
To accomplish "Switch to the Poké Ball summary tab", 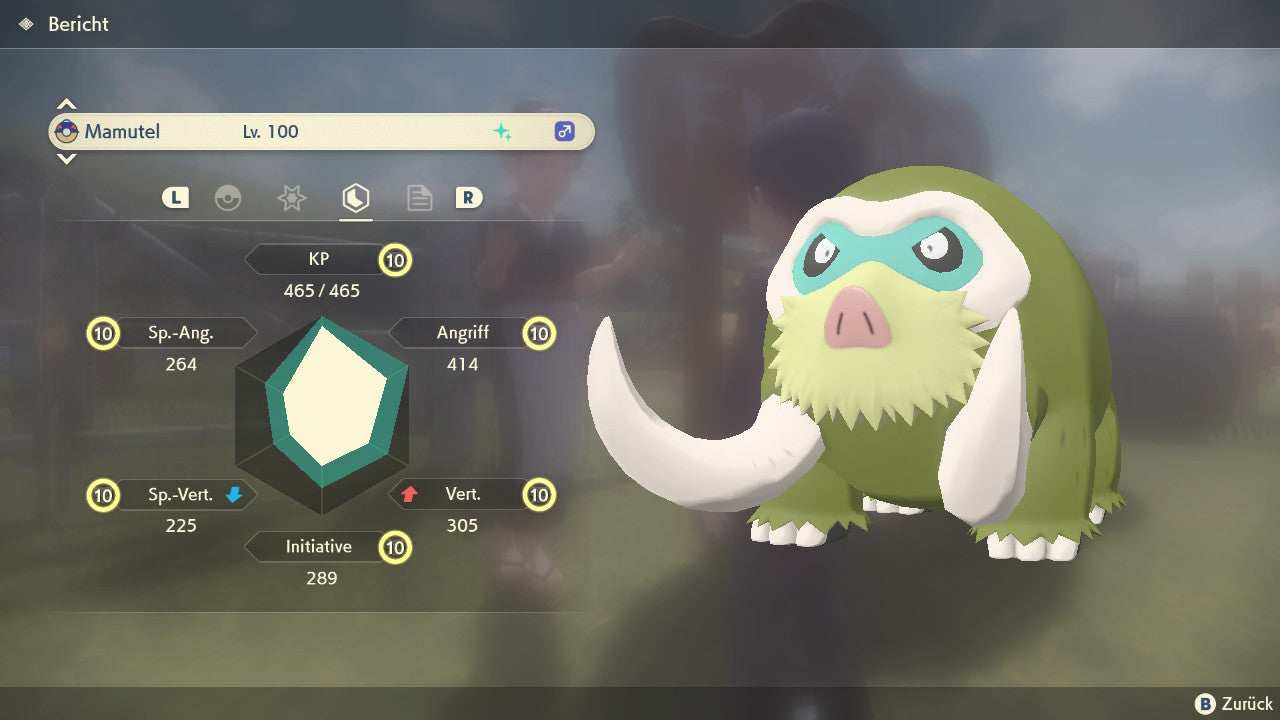I will (228, 198).
